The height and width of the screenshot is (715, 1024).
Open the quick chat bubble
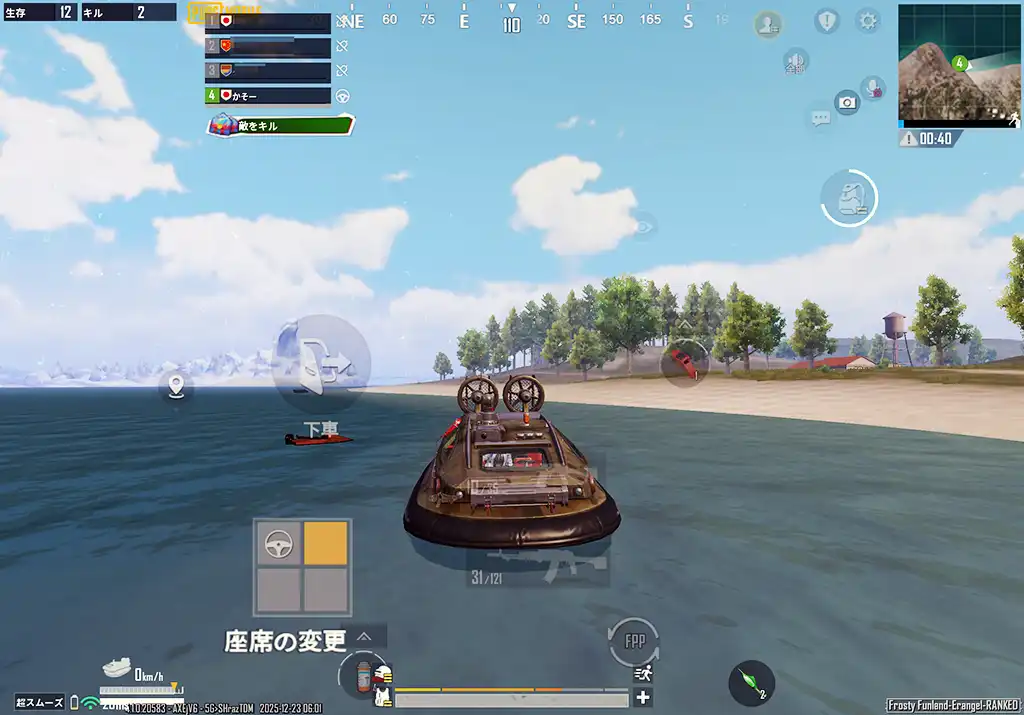click(x=821, y=119)
